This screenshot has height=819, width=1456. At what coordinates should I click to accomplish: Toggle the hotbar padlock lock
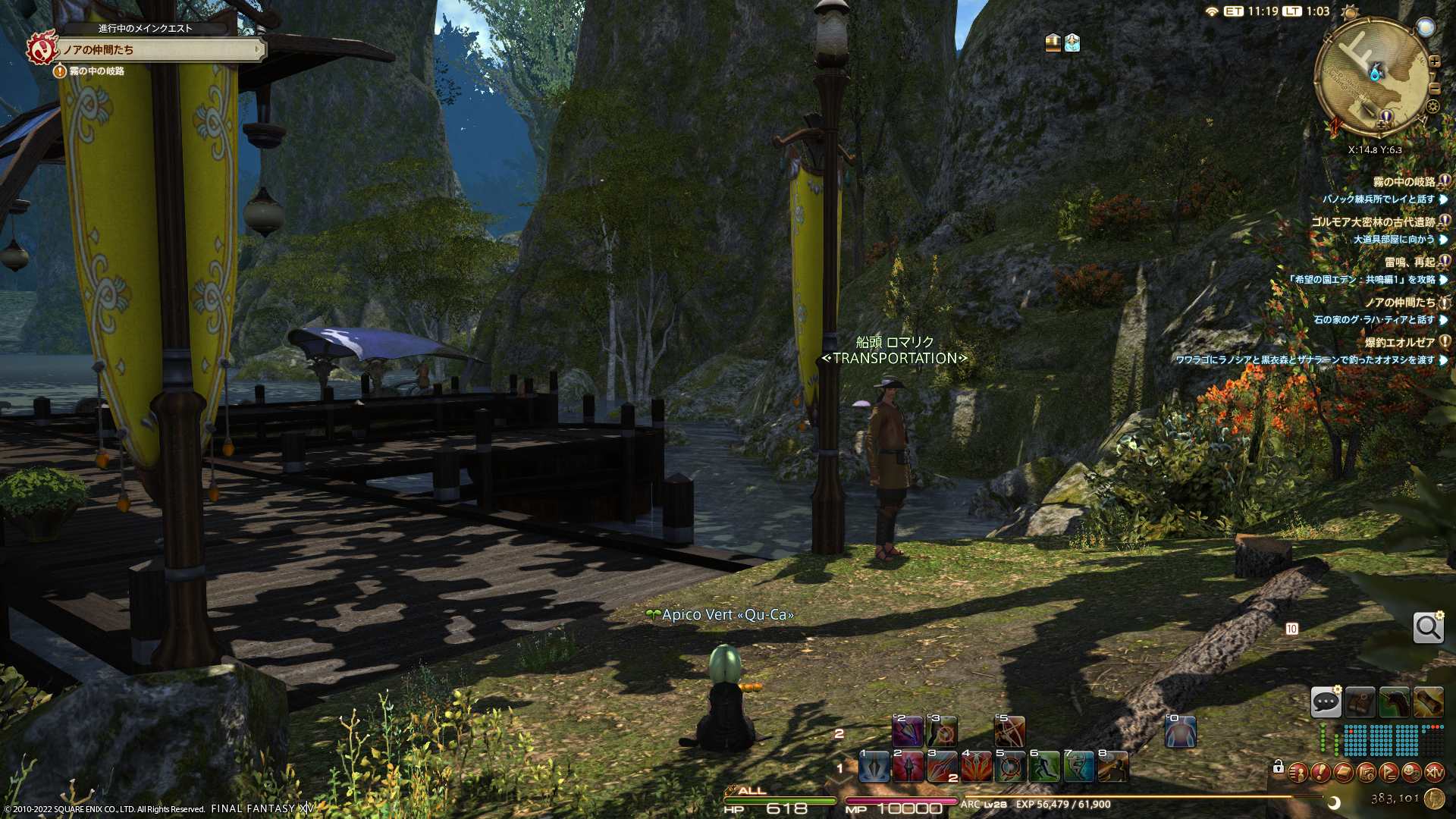click(1278, 767)
